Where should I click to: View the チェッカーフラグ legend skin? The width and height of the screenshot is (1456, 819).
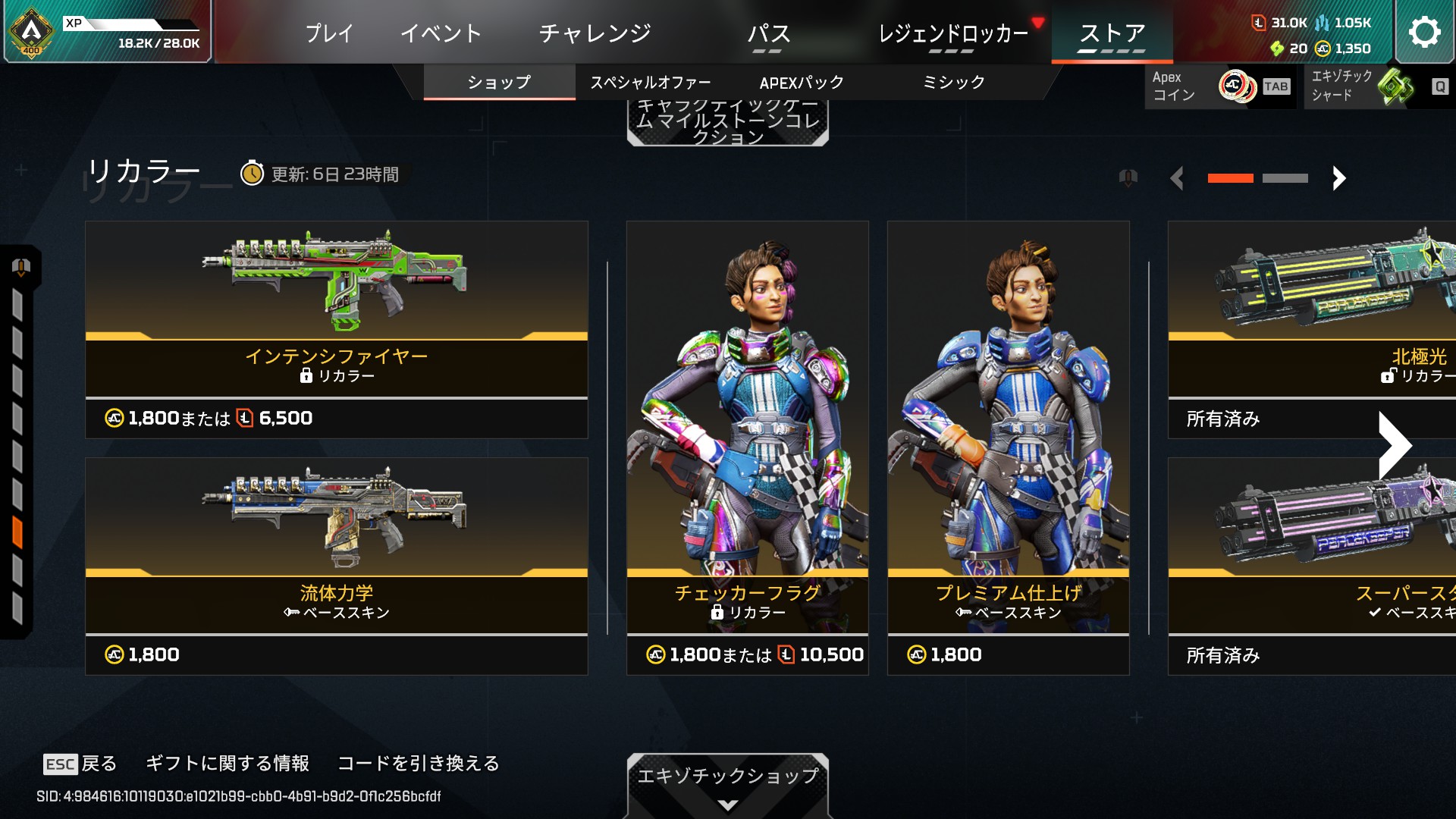click(747, 447)
